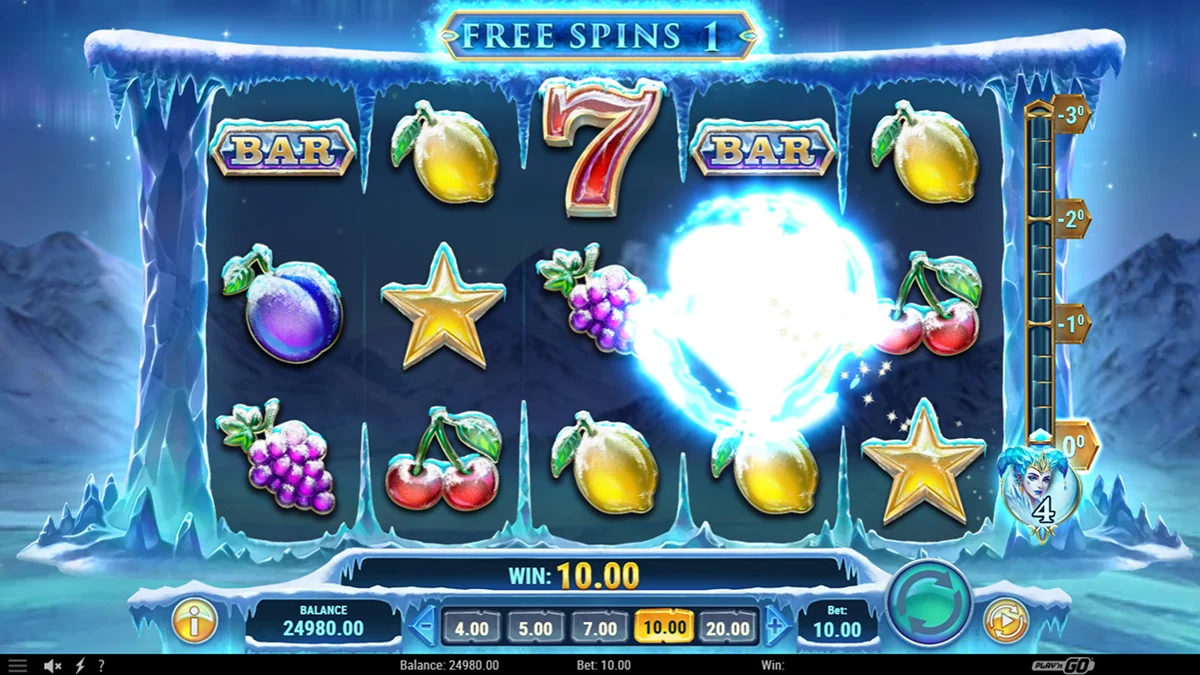1200x675 pixels.
Task: Open the info paytable button
Action: (194, 621)
